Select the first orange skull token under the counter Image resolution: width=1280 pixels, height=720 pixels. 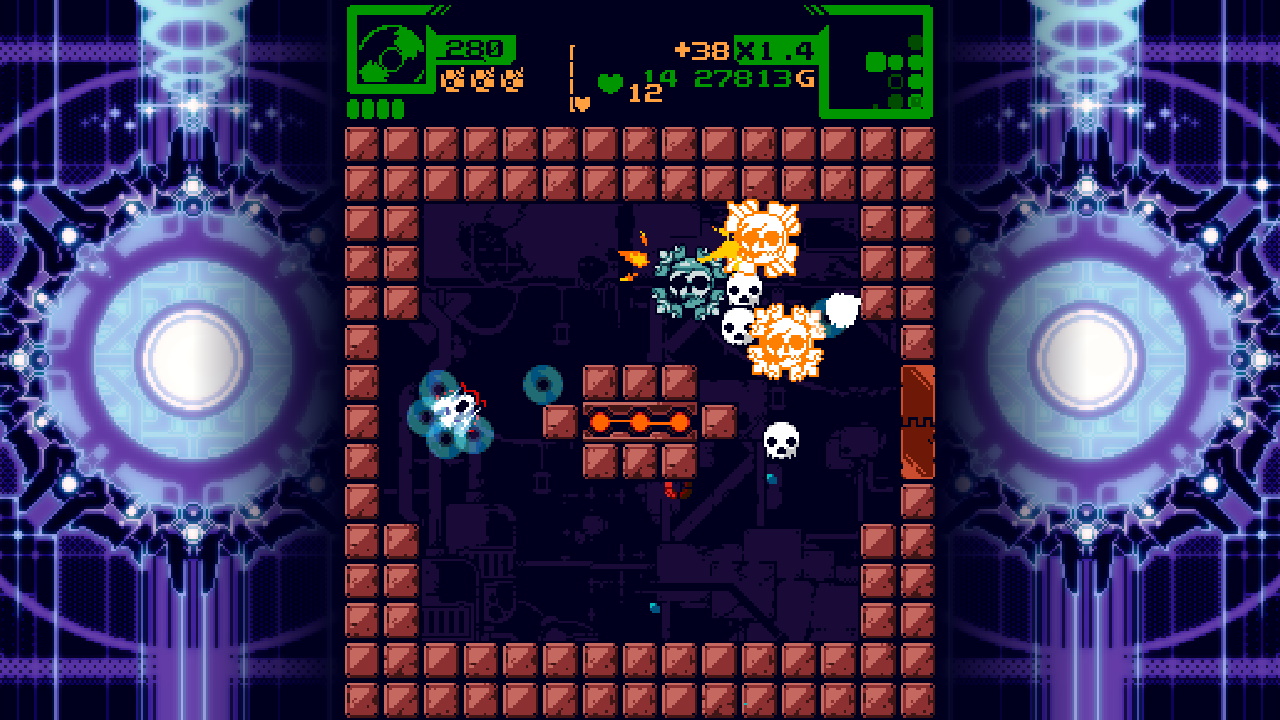451,80
